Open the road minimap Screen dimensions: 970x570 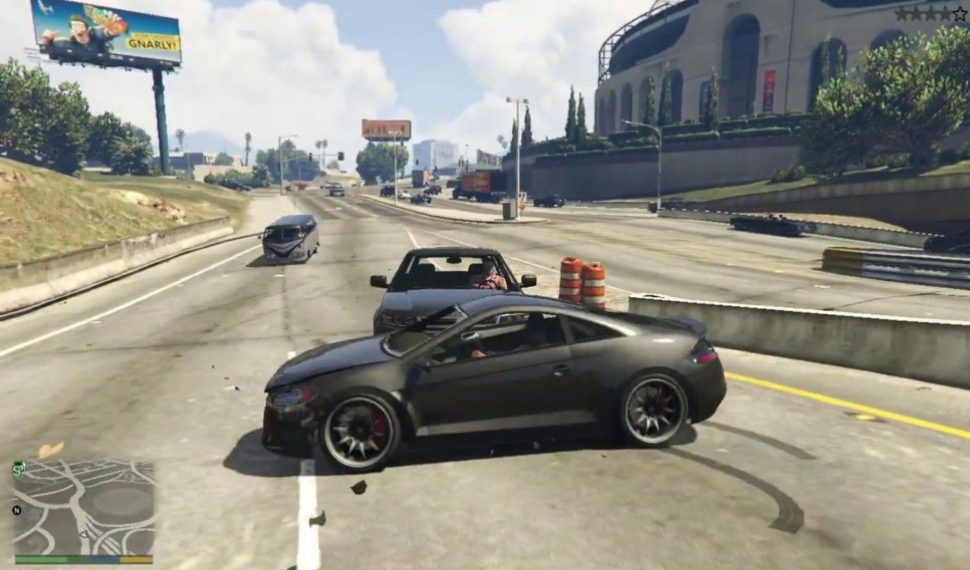(84, 507)
